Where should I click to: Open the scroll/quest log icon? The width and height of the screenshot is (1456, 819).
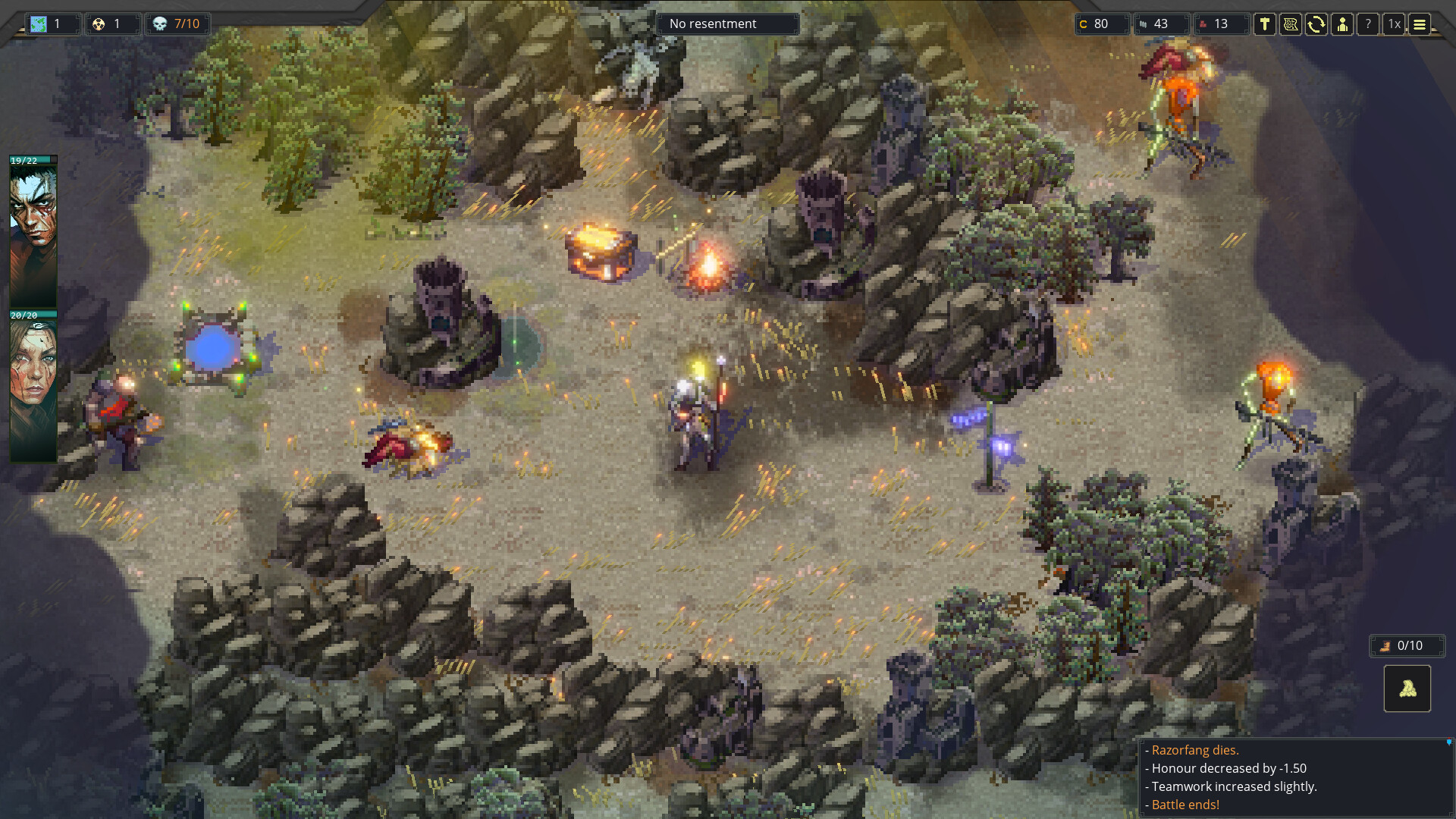tap(1291, 24)
